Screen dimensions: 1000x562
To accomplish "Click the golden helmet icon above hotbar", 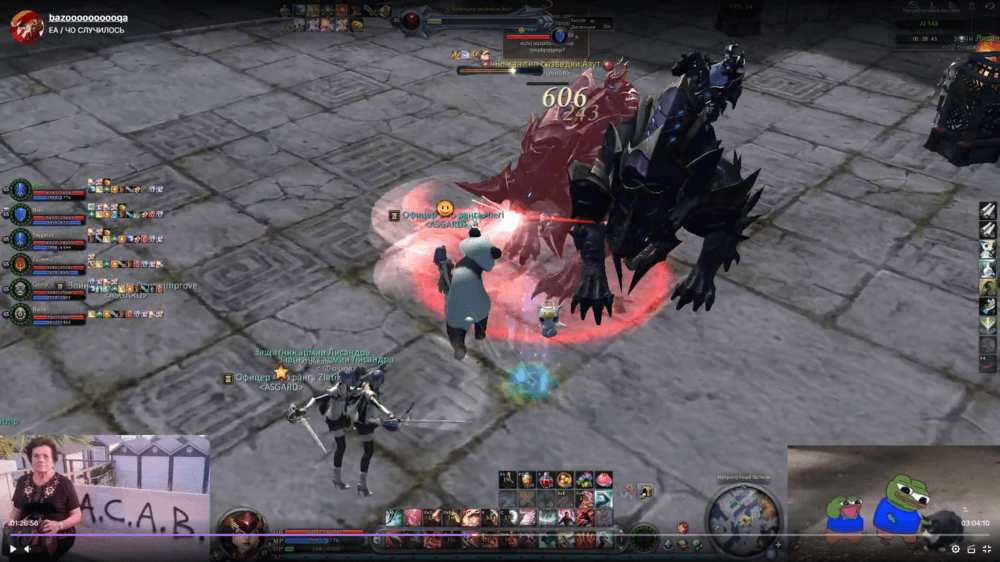I will click(645, 491).
